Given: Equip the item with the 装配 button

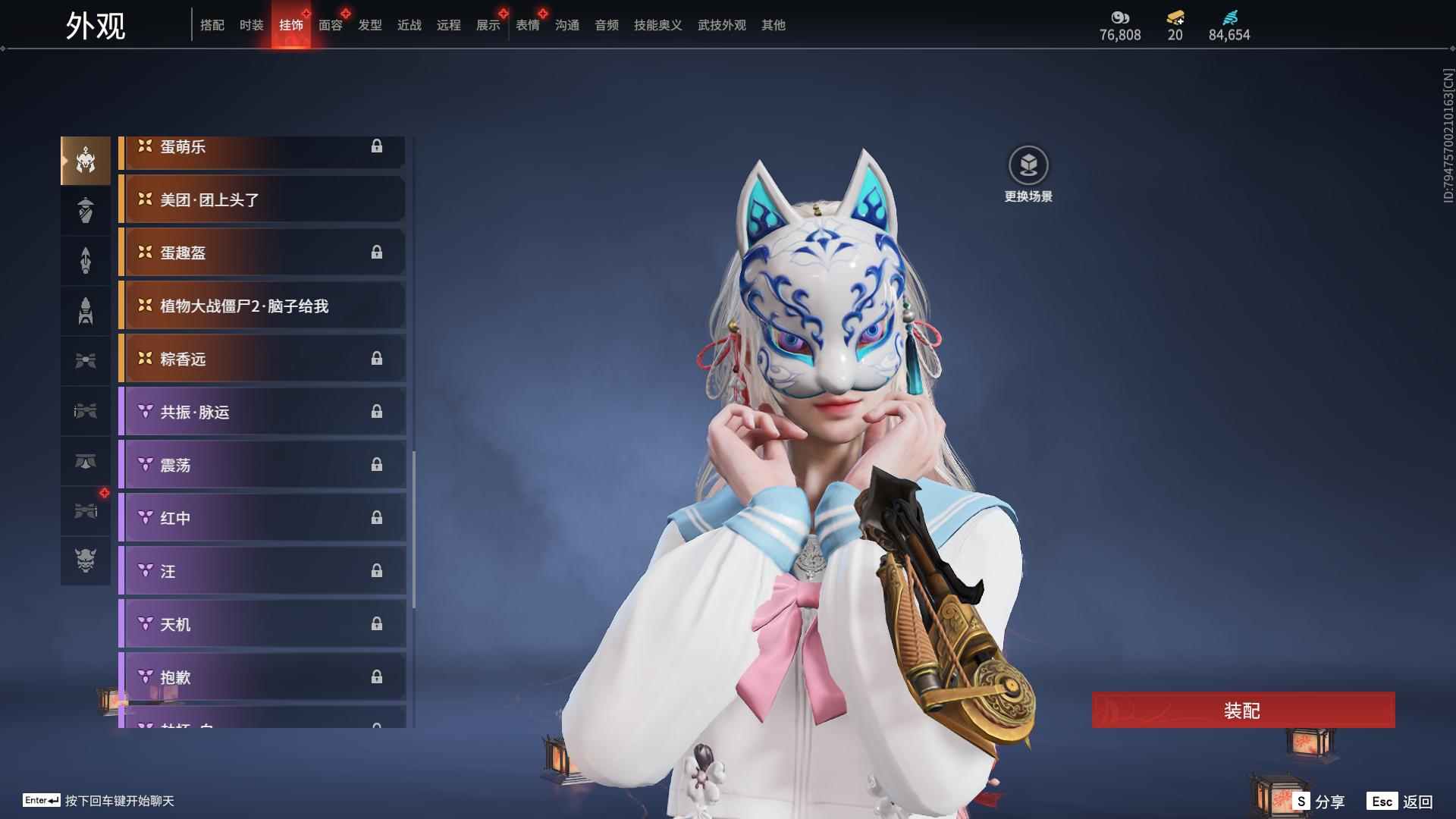Looking at the screenshot, I should pos(1242,710).
